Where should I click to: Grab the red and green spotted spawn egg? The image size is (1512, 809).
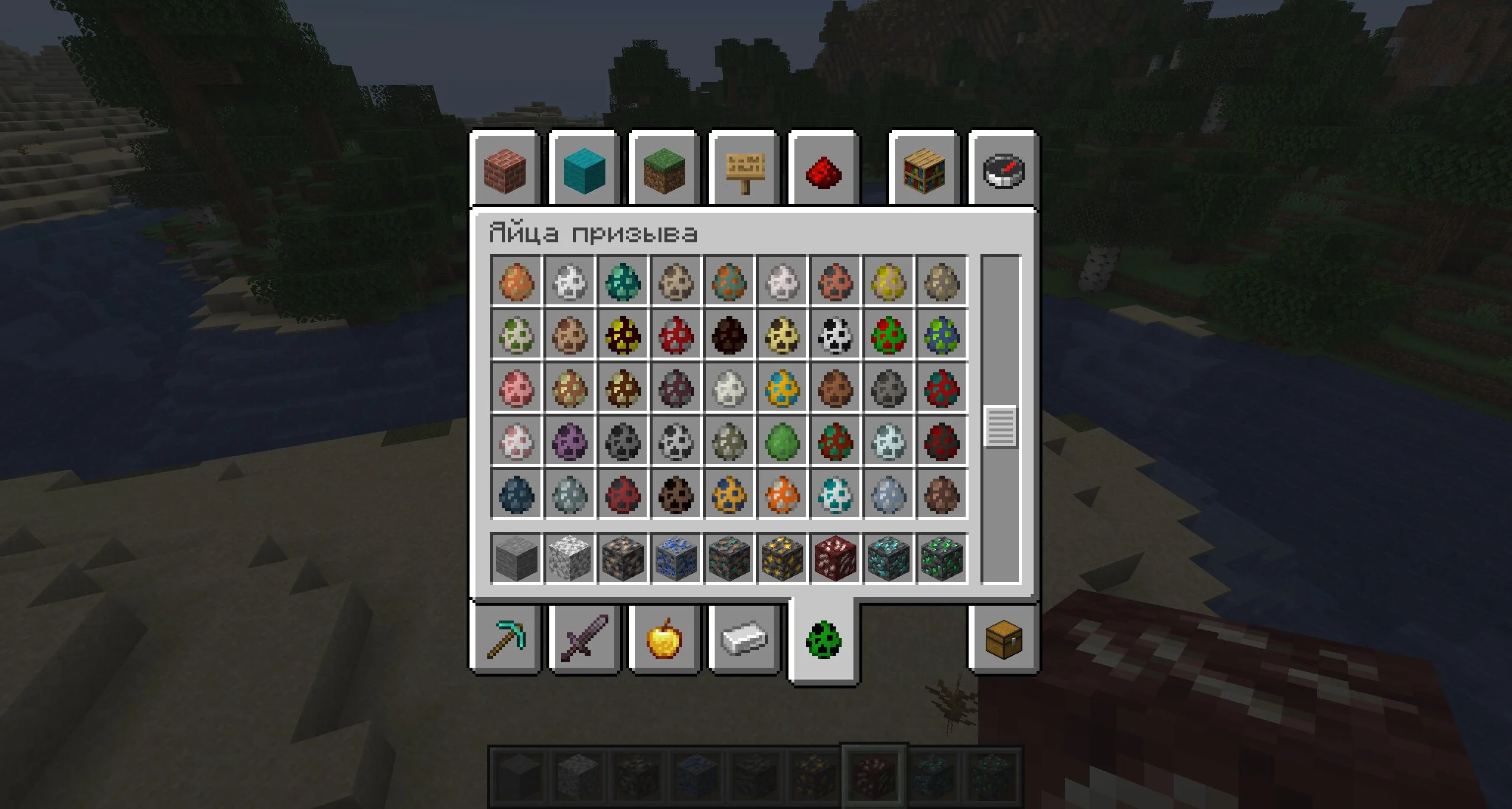(x=888, y=334)
